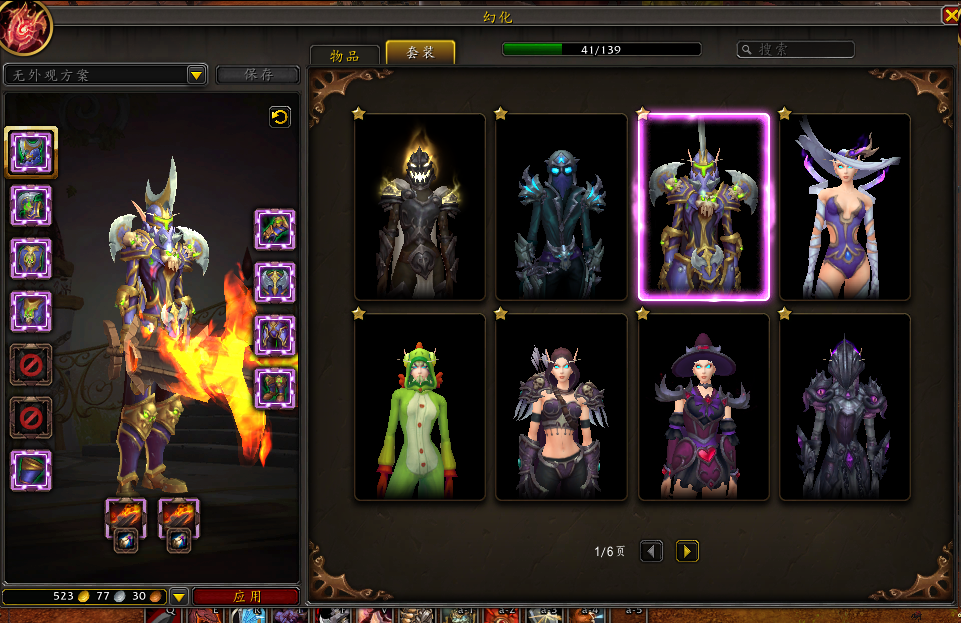Select the green dinosaur pajama outfit

[420, 407]
